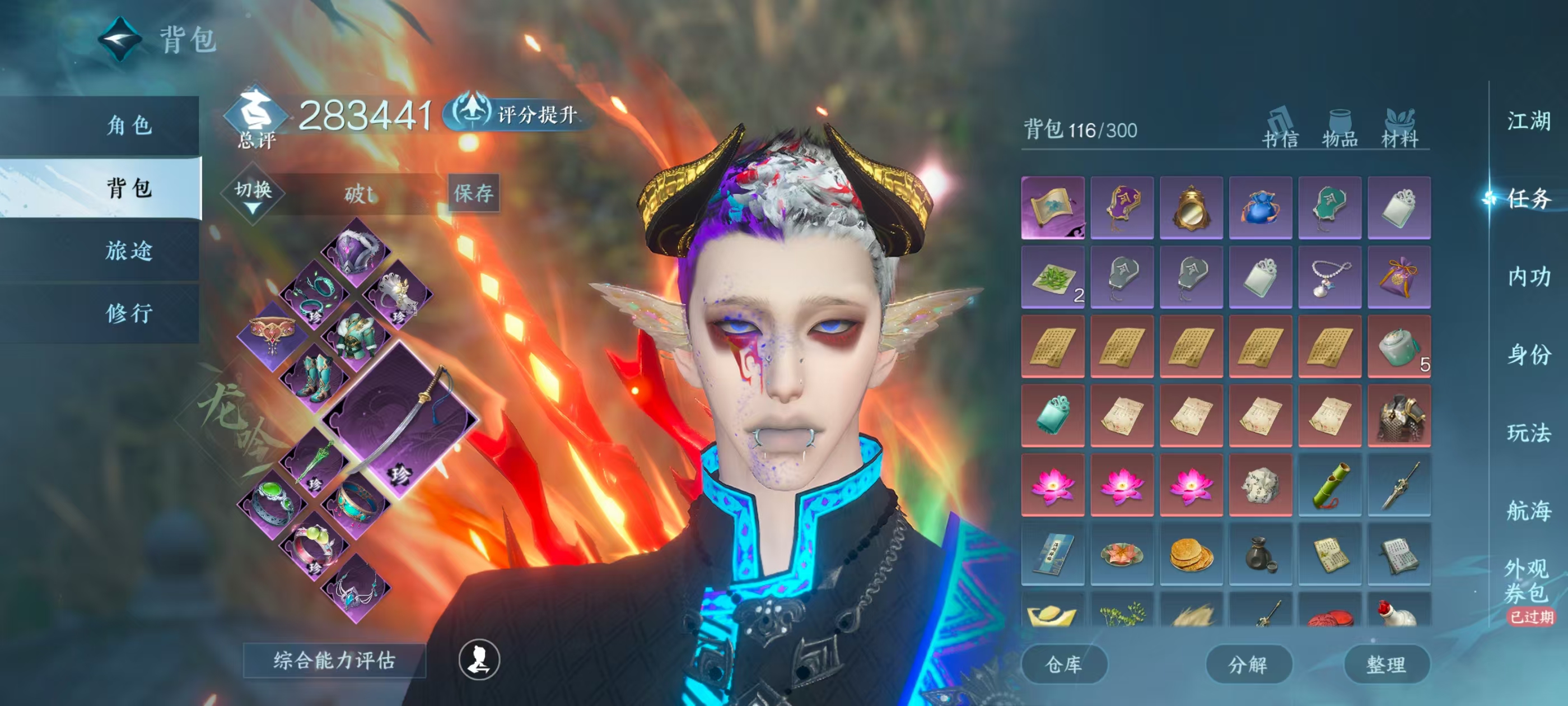Viewport: 1568px width, 706px height.
Task: Select the equipped boots slot
Action: click(x=315, y=378)
